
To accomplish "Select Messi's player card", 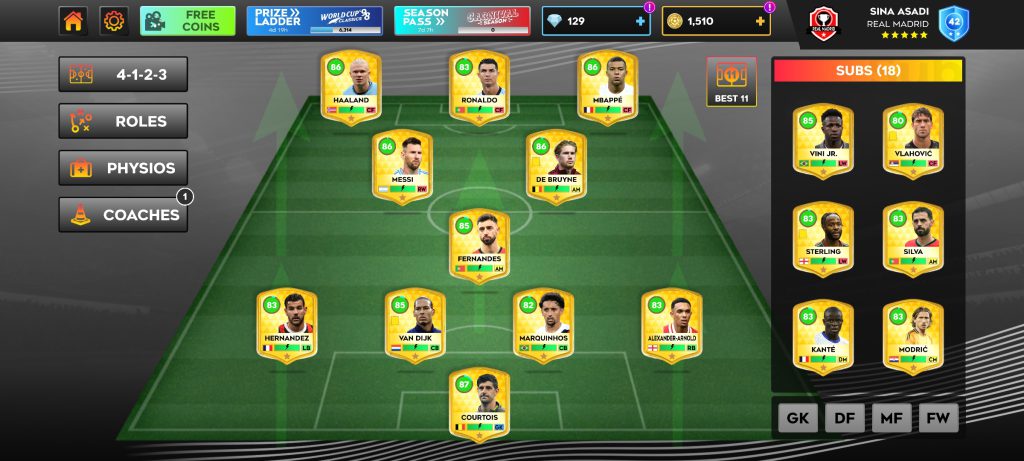I will 403,166.
